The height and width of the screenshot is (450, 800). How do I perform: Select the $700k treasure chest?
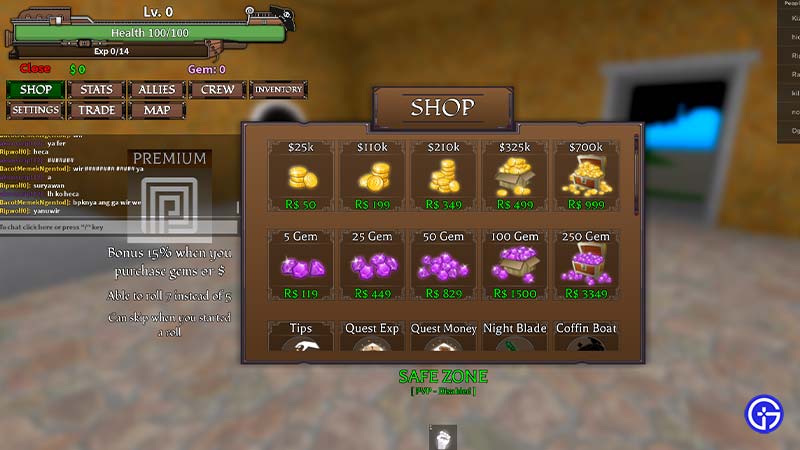pyautogui.click(x=585, y=176)
